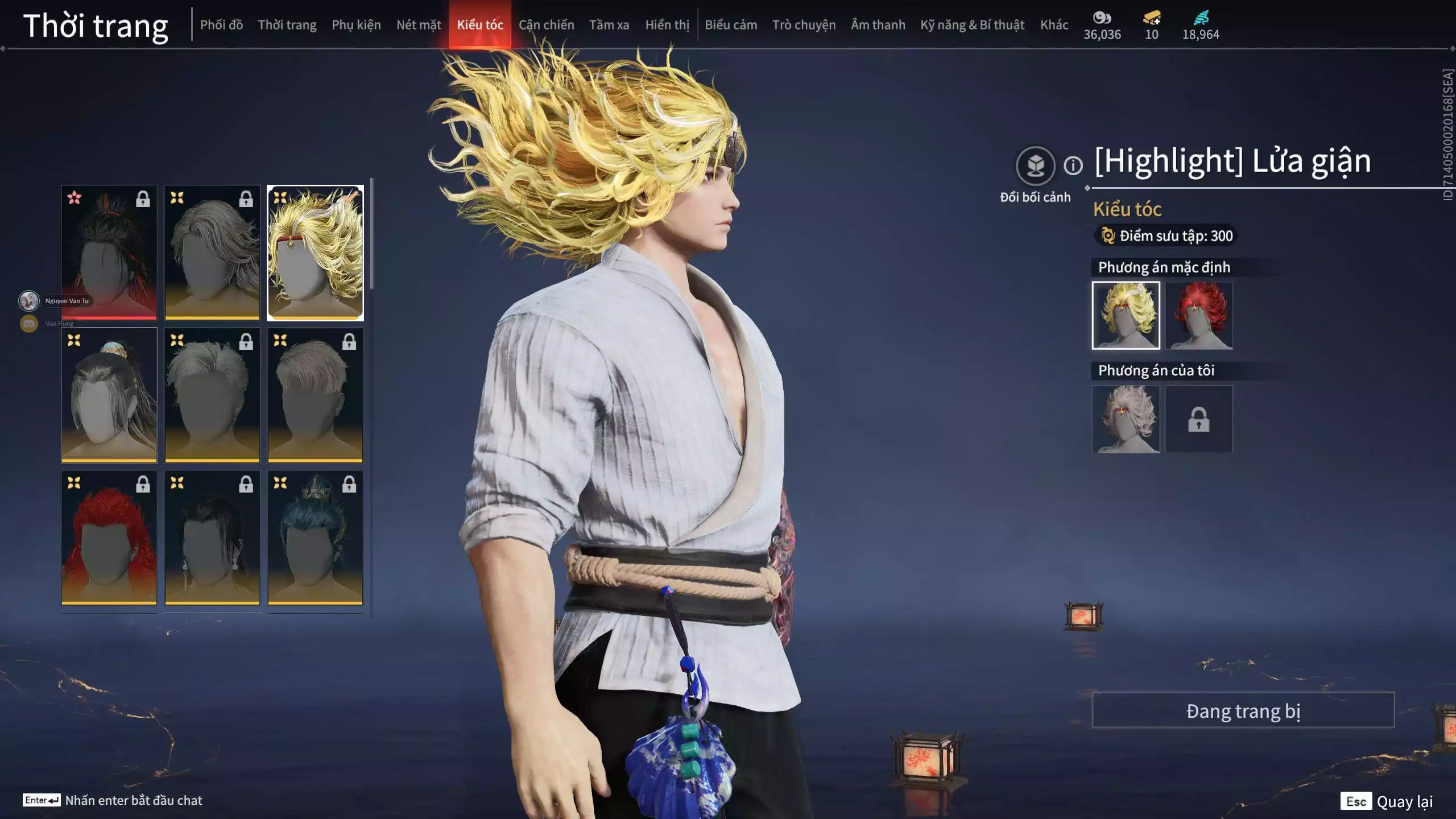Image resolution: width=1456 pixels, height=819 pixels.
Task: Open the Âm thanh tab
Action: (878, 25)
